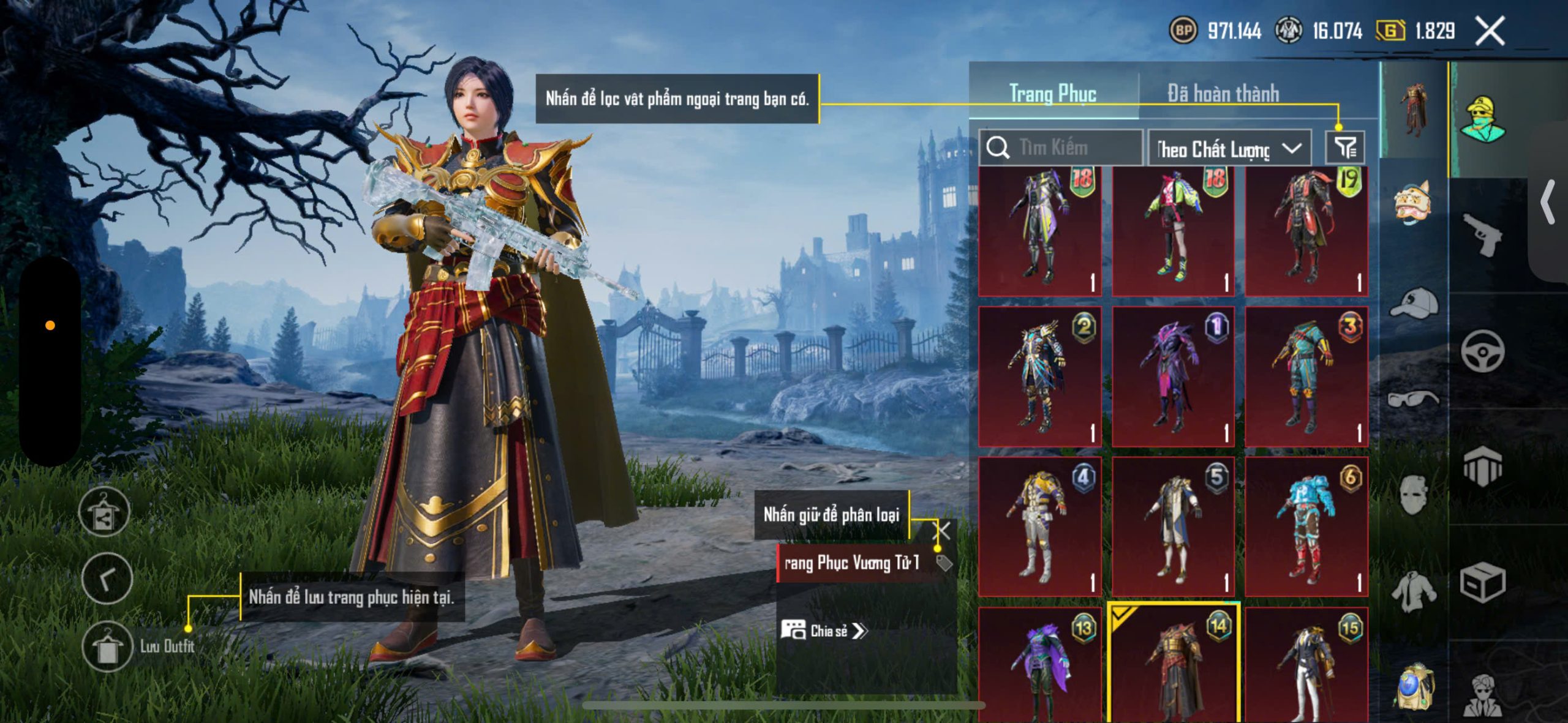Show the cap headwear category
Screen dimensions: 1568x723
[x=1414, y=303]
